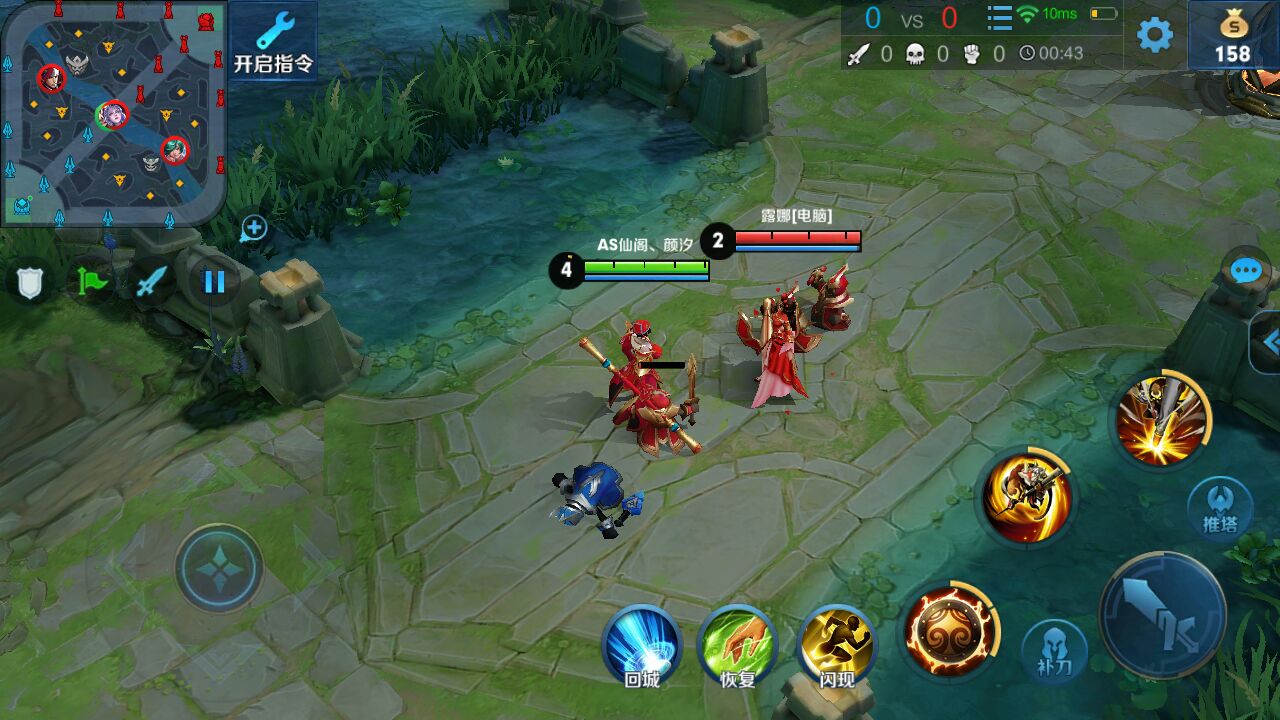Expand the side panel arrow on right edge

click(x=1268, y=343)
